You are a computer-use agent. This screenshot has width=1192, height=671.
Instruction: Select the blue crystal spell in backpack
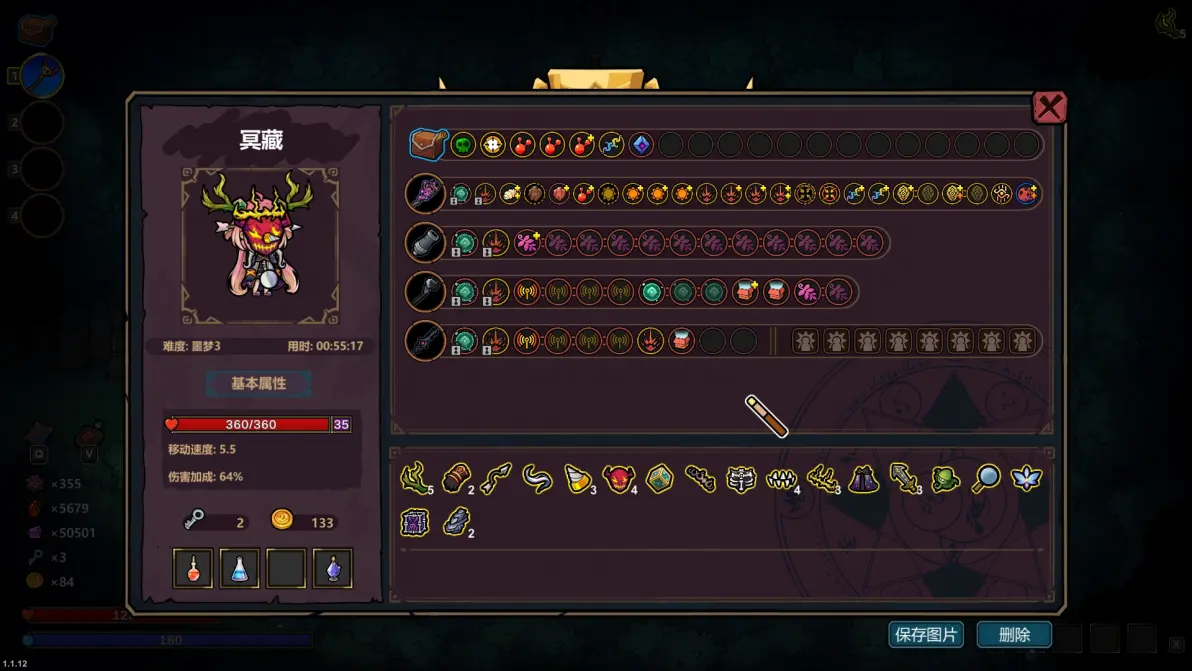641,145
